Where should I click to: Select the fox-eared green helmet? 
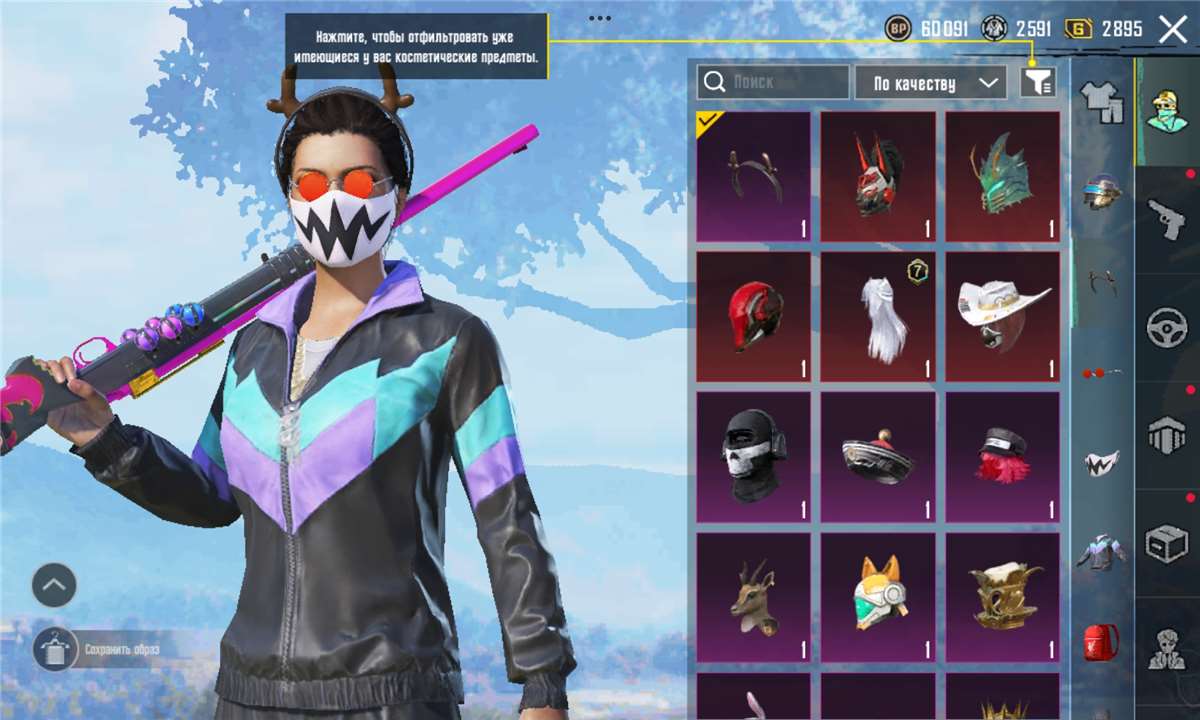[x=878, y=597]
